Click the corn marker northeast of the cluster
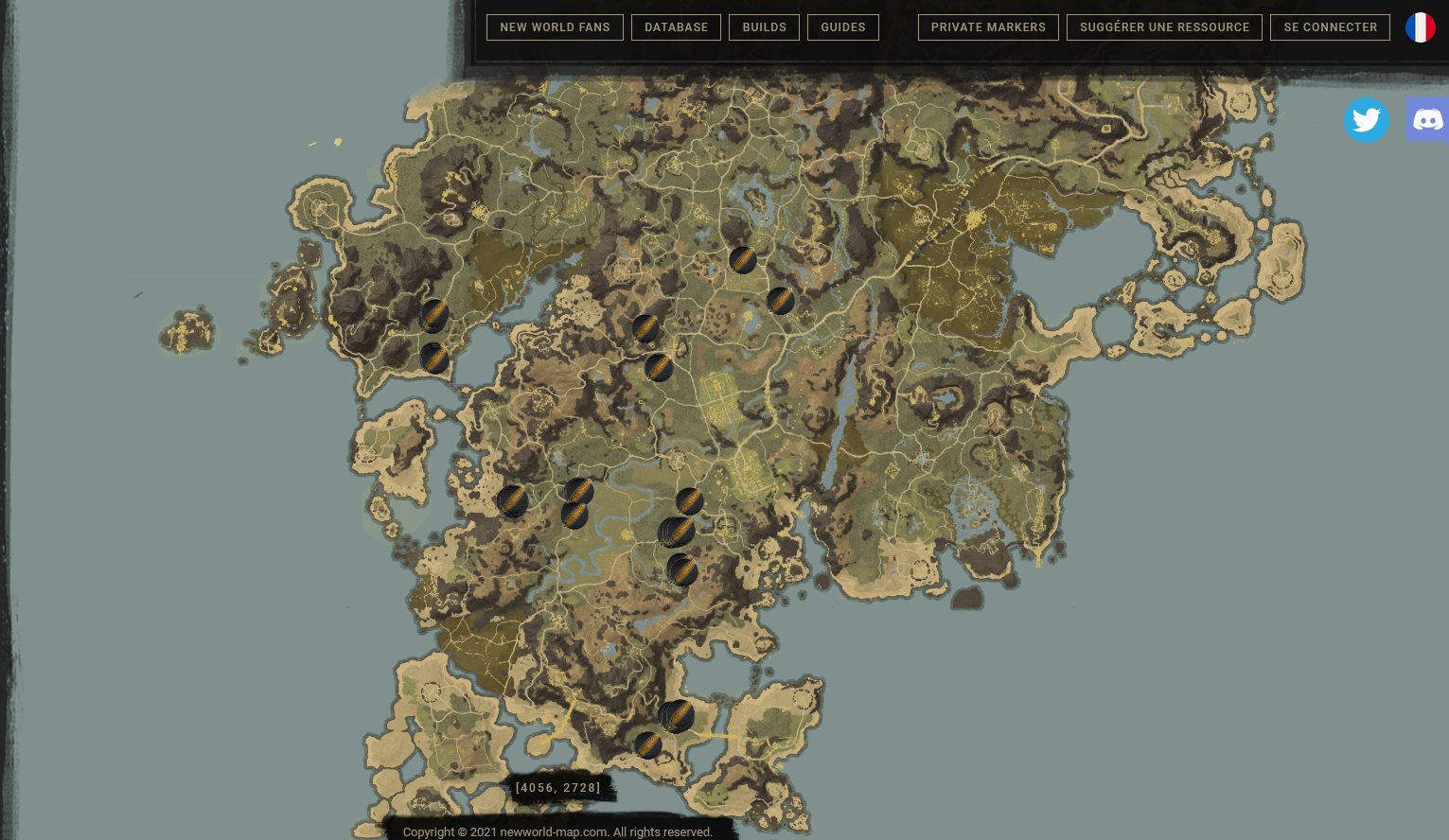The height and width of the screenshot is (840, 1449). pos(689,501)
